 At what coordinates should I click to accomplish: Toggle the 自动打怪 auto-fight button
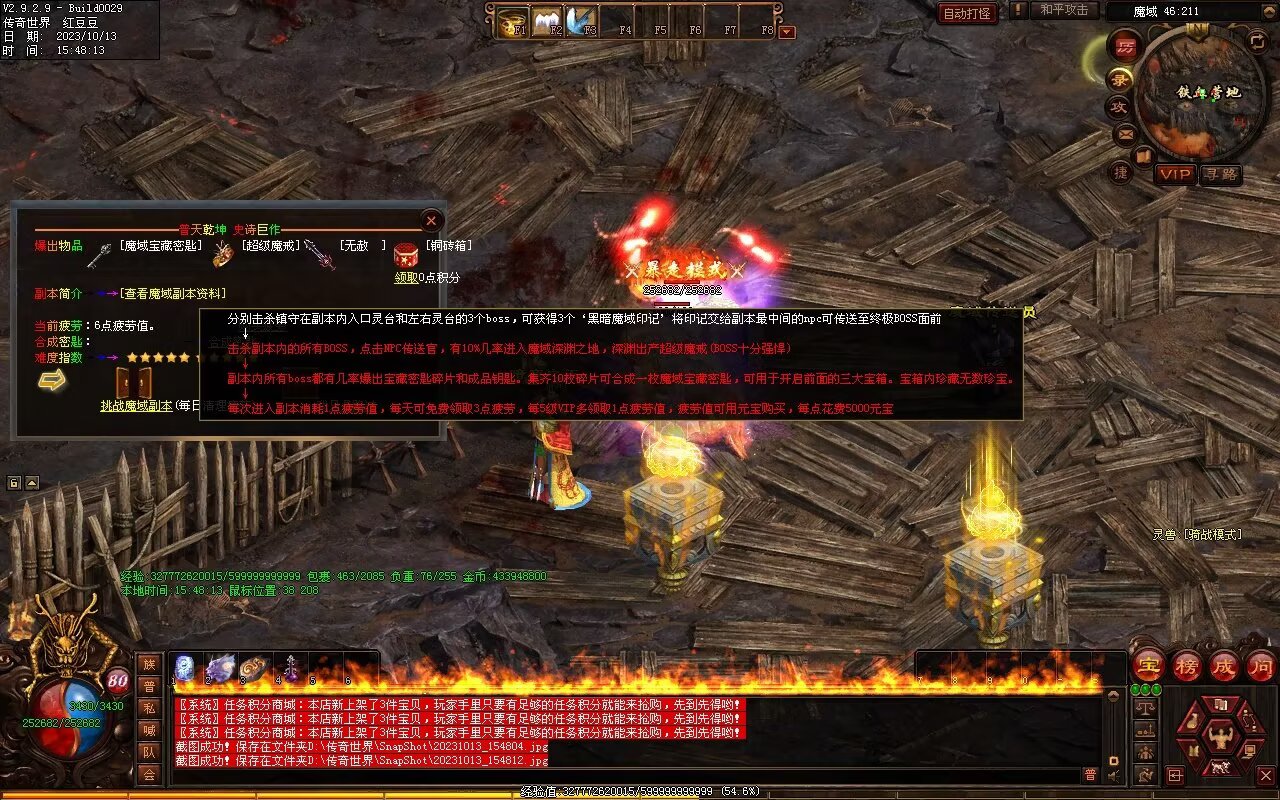[967, 13]
